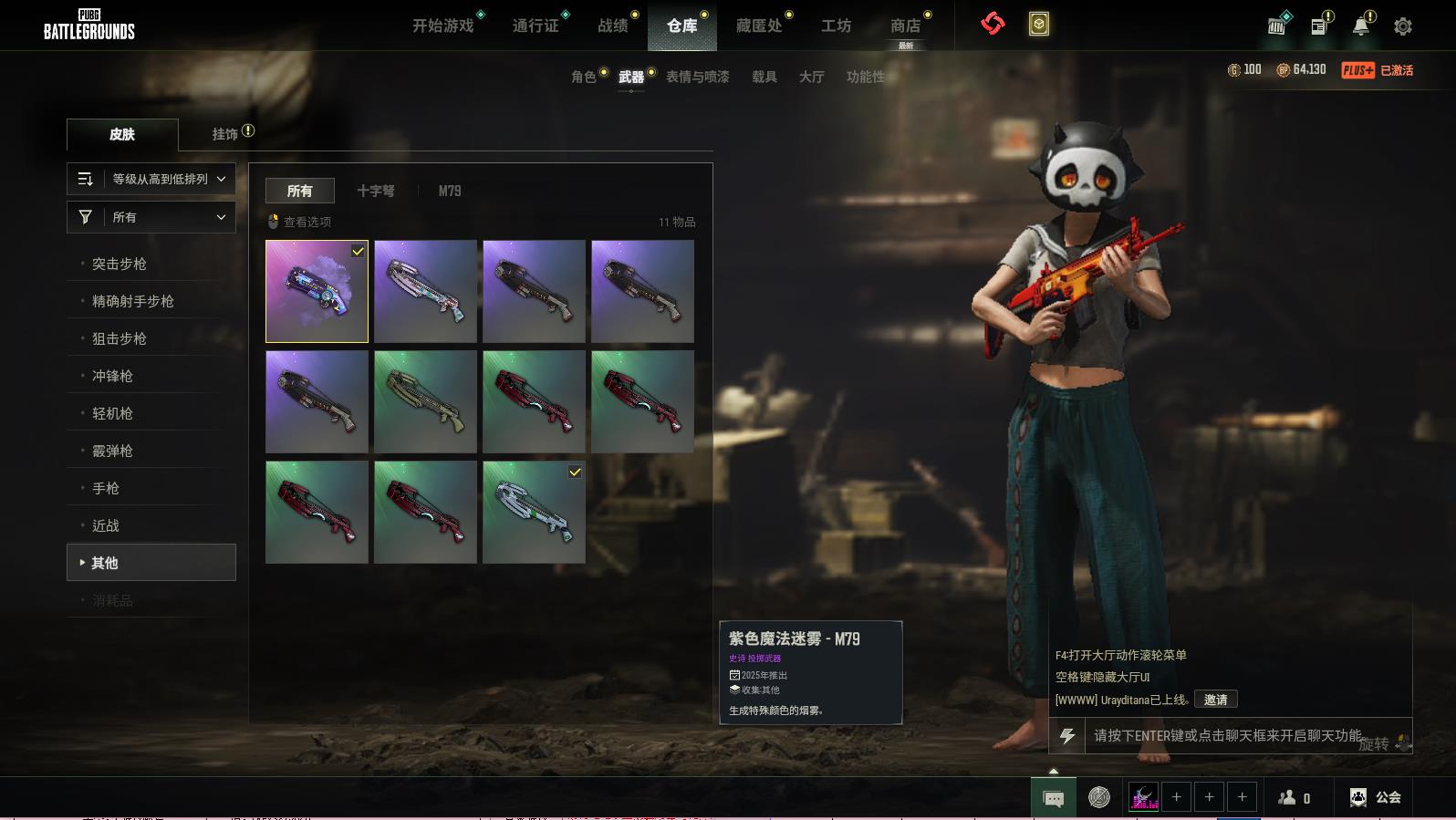Image resolution: width=1456 pixels, height=820 pixels.
Task: Pick the white crossbow skin with checkmark
Action: pos(534,512)
